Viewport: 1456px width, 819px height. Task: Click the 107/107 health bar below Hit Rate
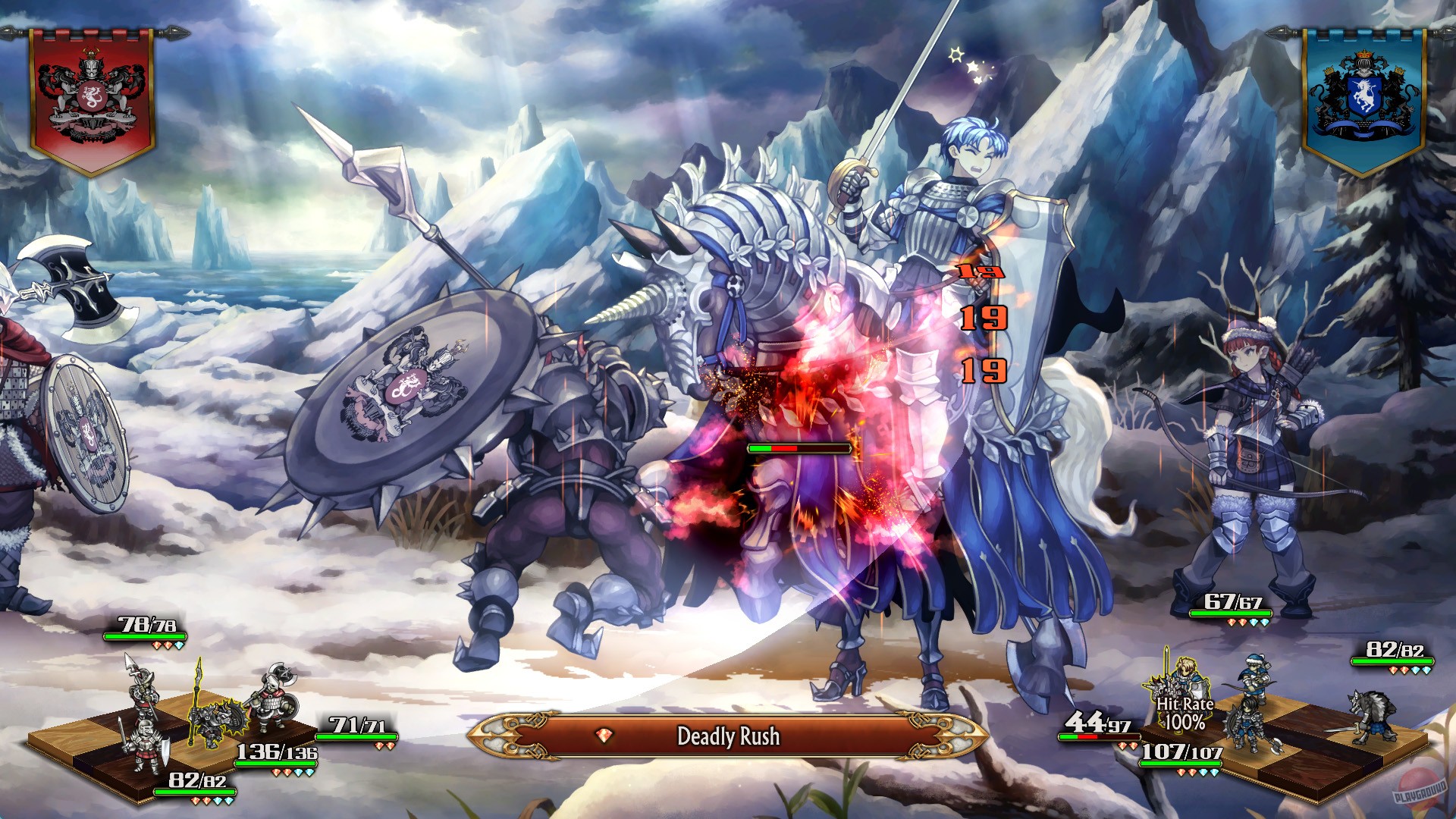(1181, 762)
